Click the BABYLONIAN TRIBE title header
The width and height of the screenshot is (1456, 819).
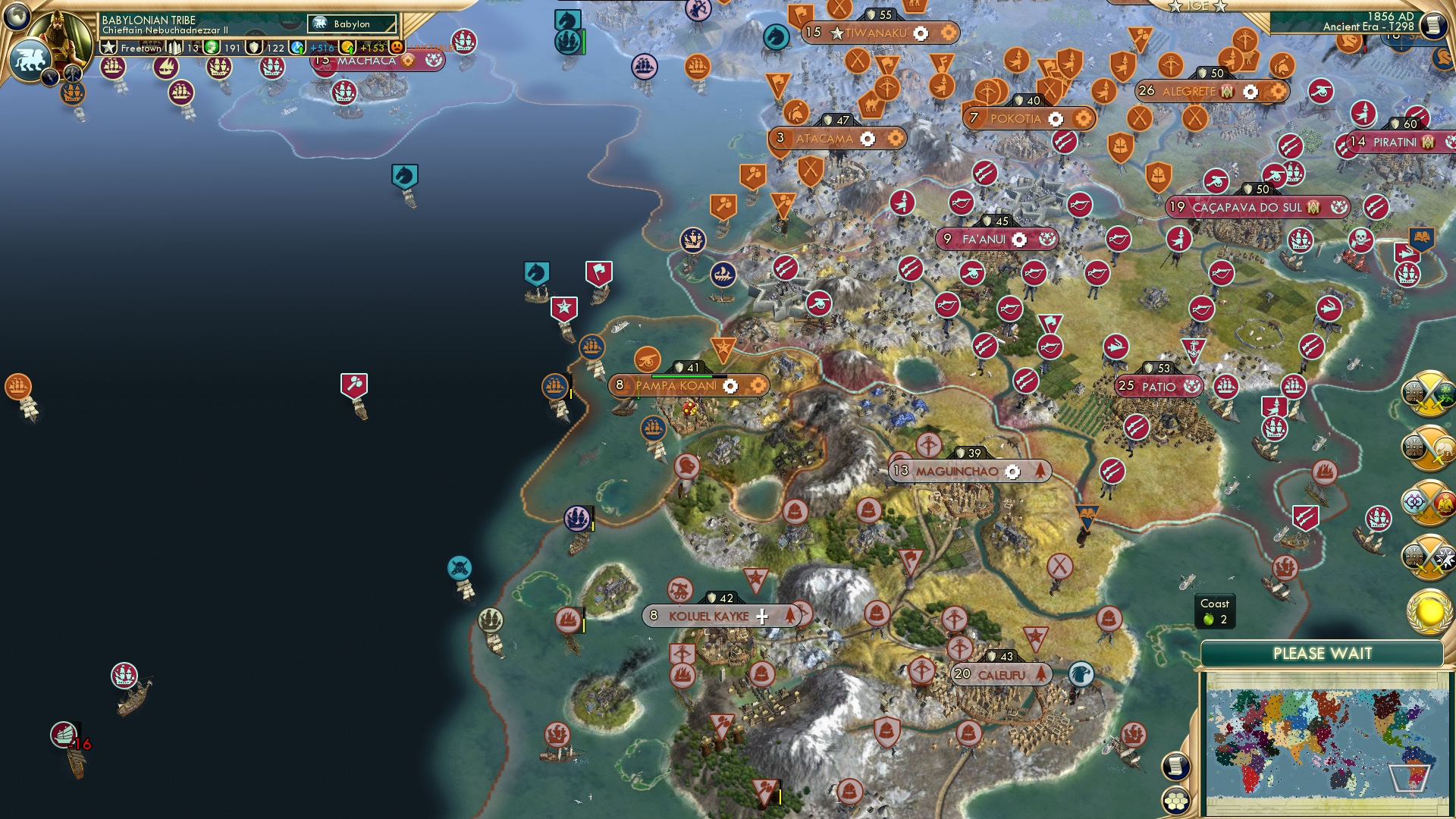[x=148, y=20]
